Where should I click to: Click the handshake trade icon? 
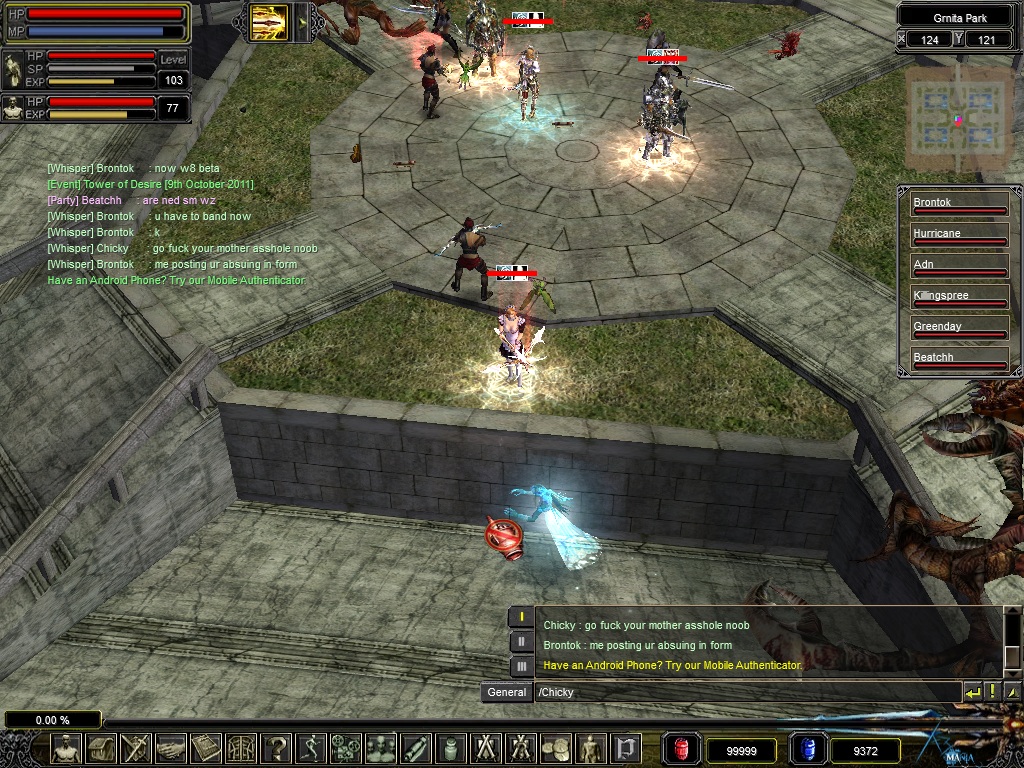tap(170, 748)
